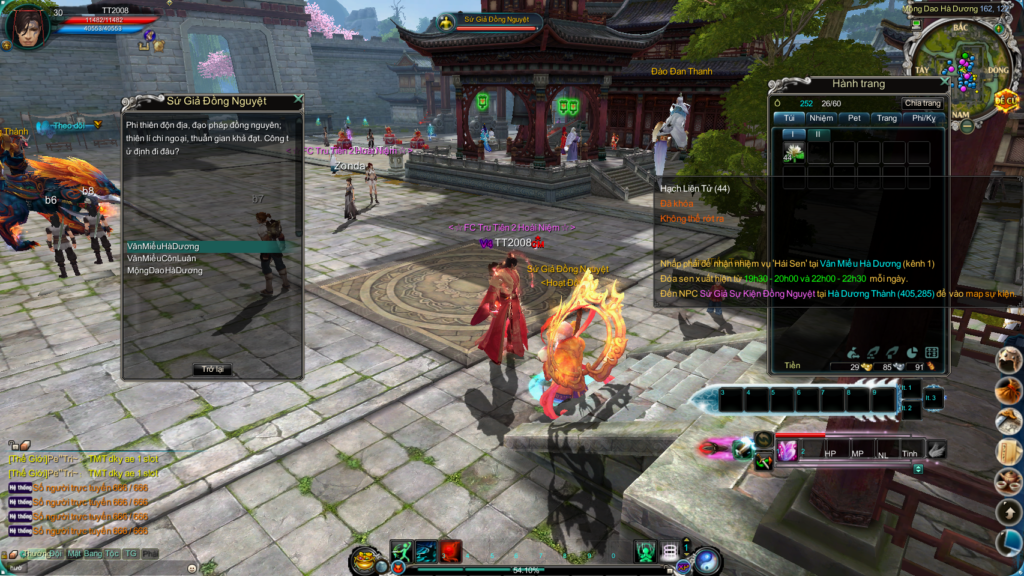Pick Mộng Đao Hà Dương from dialogue
The height and width of the screenshot is (576, 1024).
(165, 270)
